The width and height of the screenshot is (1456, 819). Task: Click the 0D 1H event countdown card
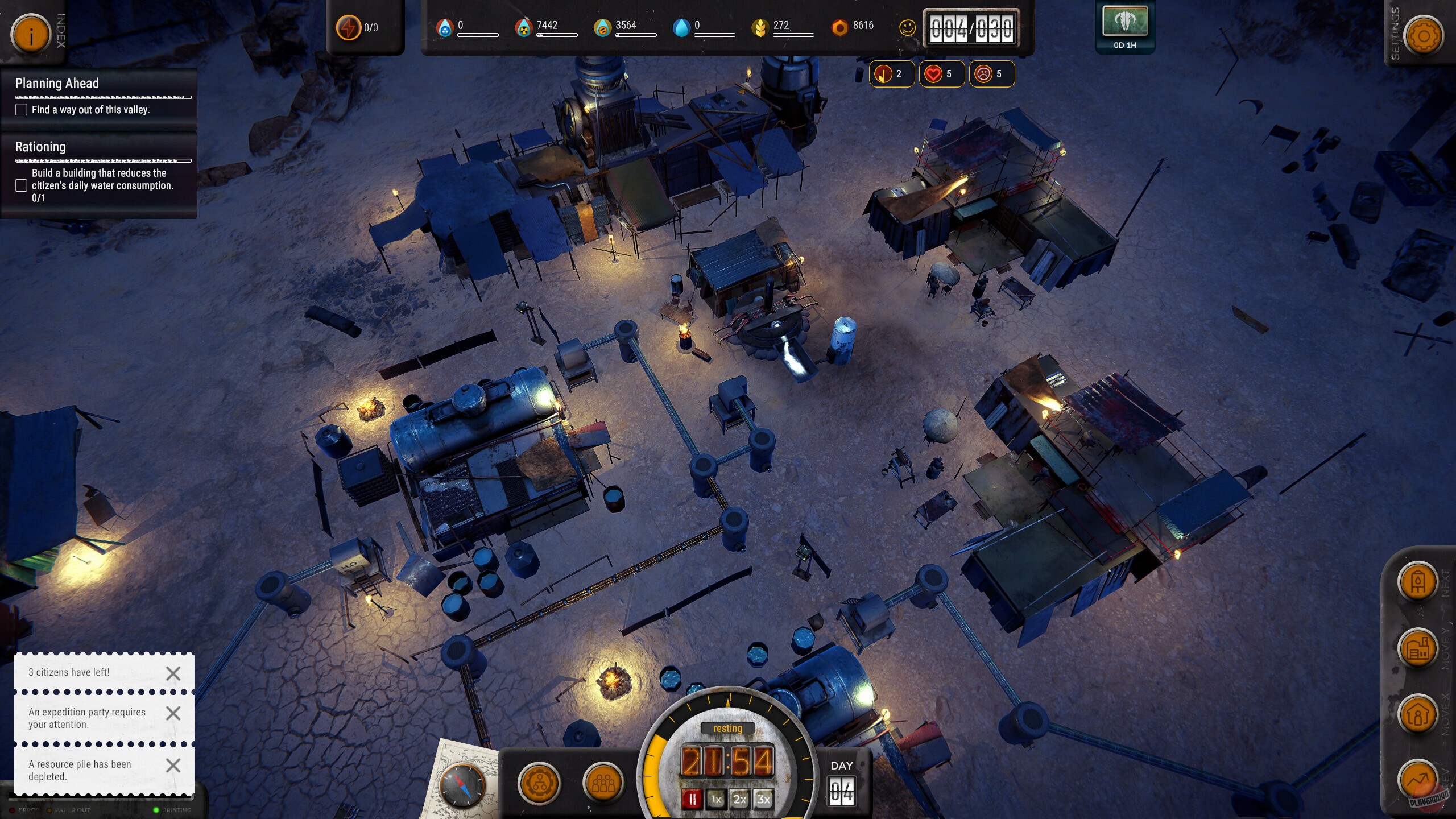(1124, 27)
